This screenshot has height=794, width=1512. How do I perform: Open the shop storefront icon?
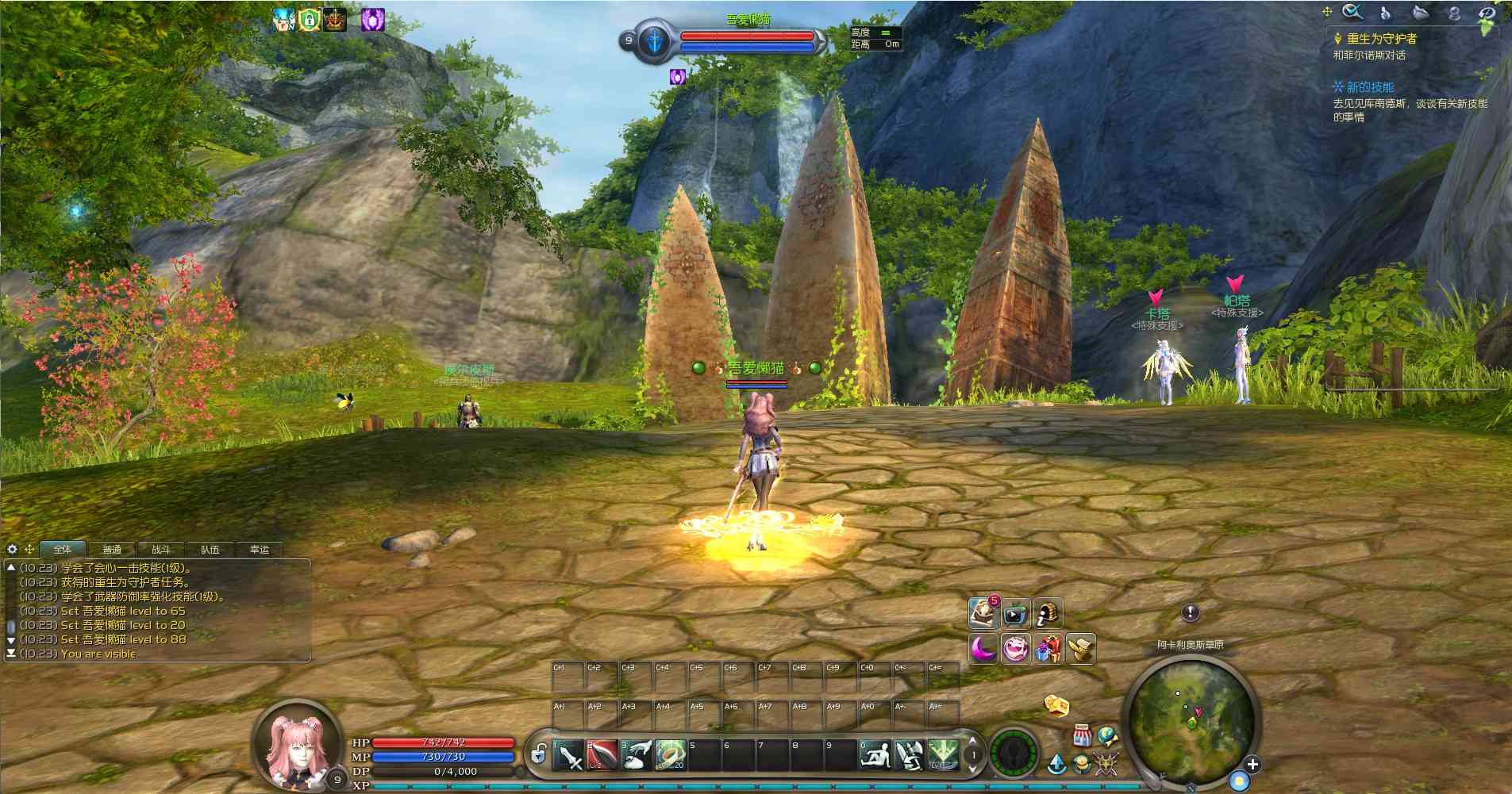pos(1081,735)
